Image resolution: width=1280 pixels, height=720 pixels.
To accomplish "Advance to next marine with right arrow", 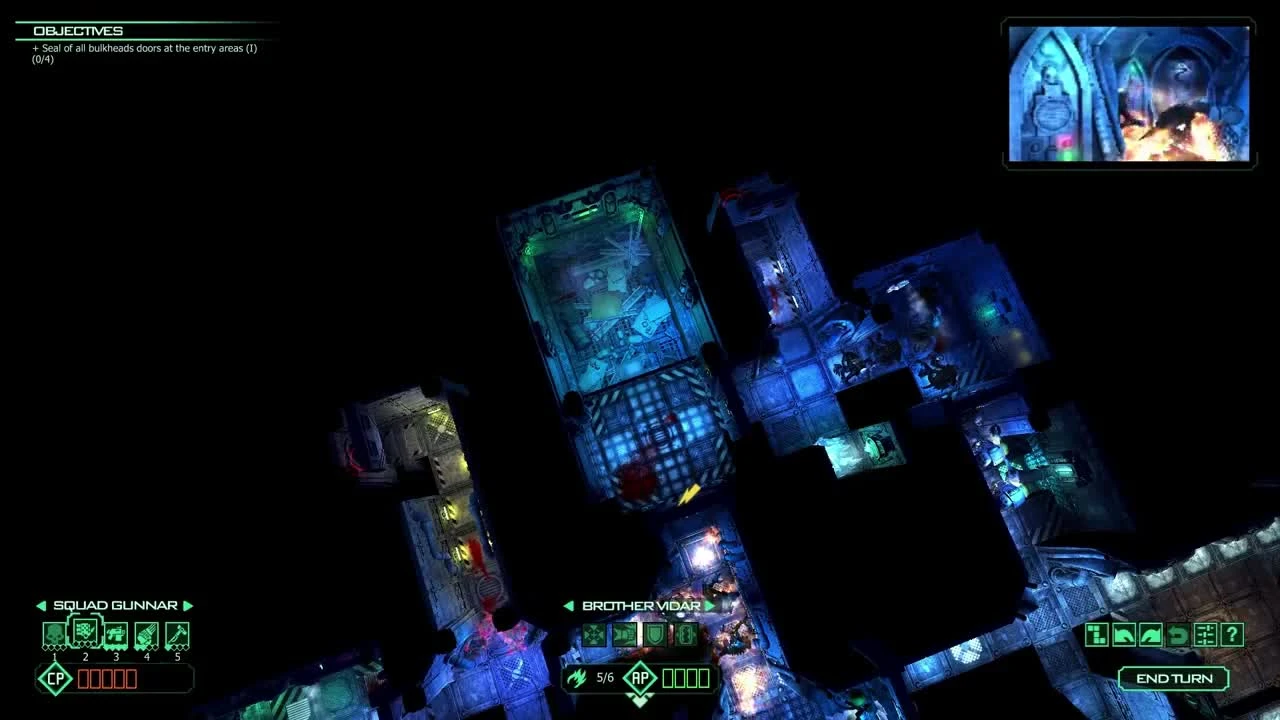I will tap(708, 605).
